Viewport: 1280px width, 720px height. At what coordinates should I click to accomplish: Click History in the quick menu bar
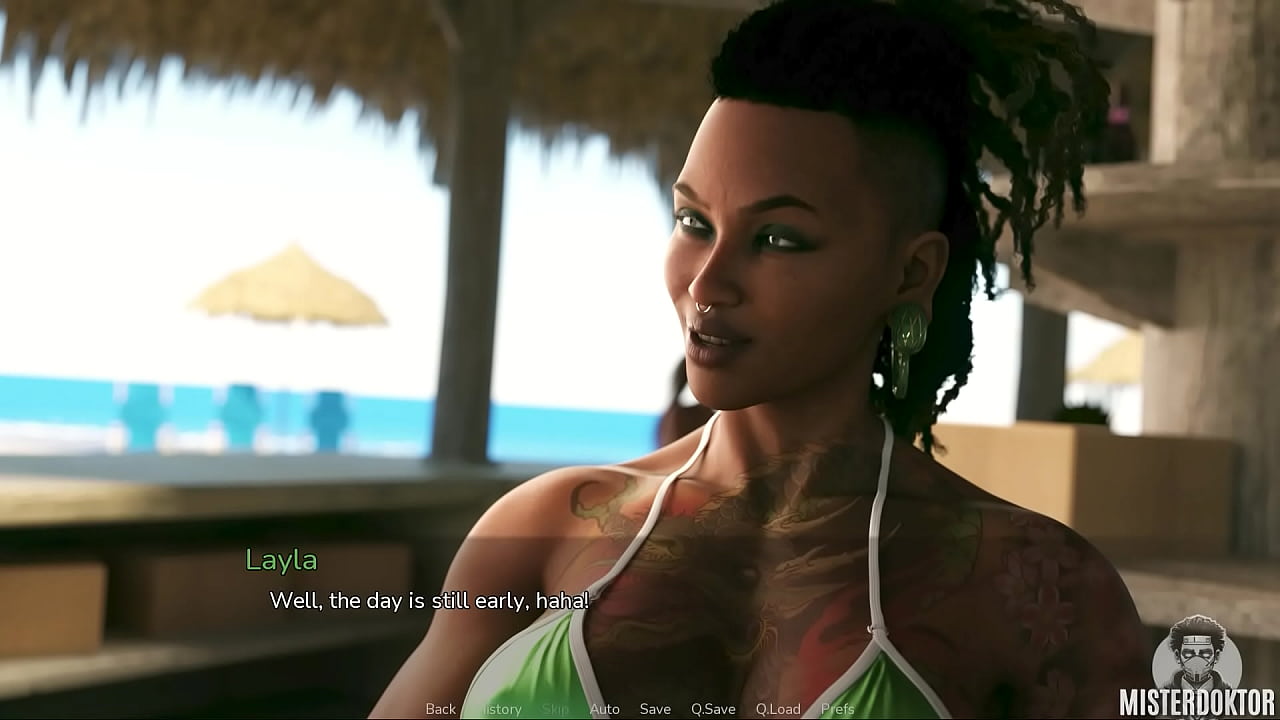pyautogui.click(x=501, y=708)
